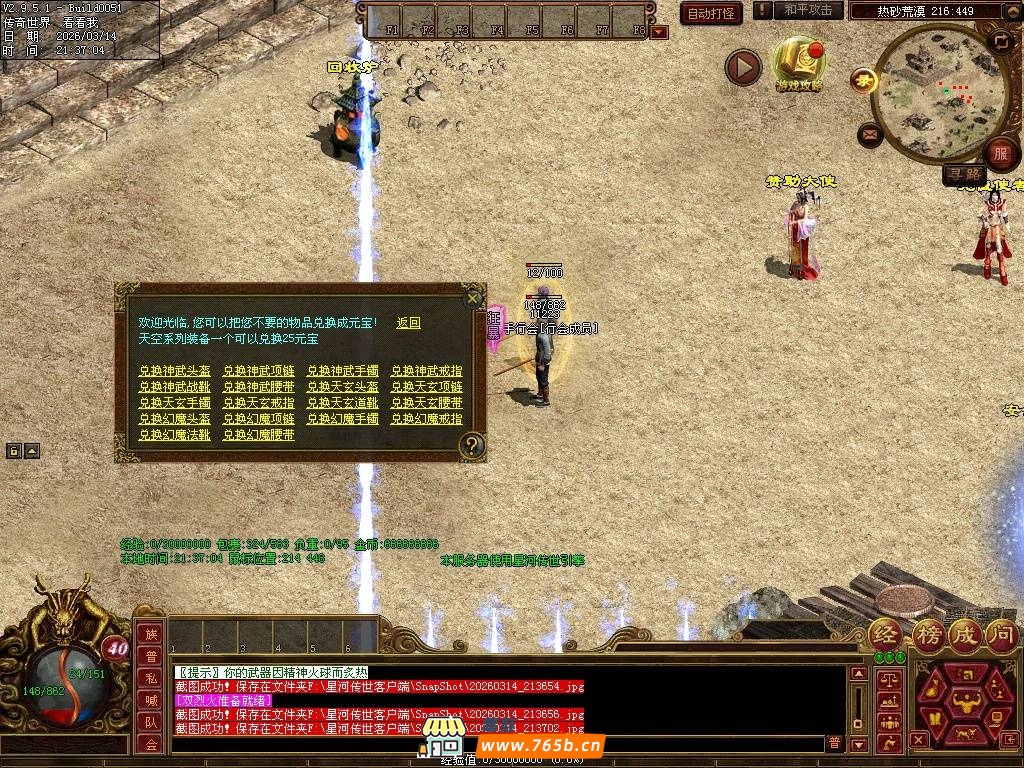1024x768 pixels.
Task: Select 兑换幻魔腰带 exchange option
Action: point(259,435)
